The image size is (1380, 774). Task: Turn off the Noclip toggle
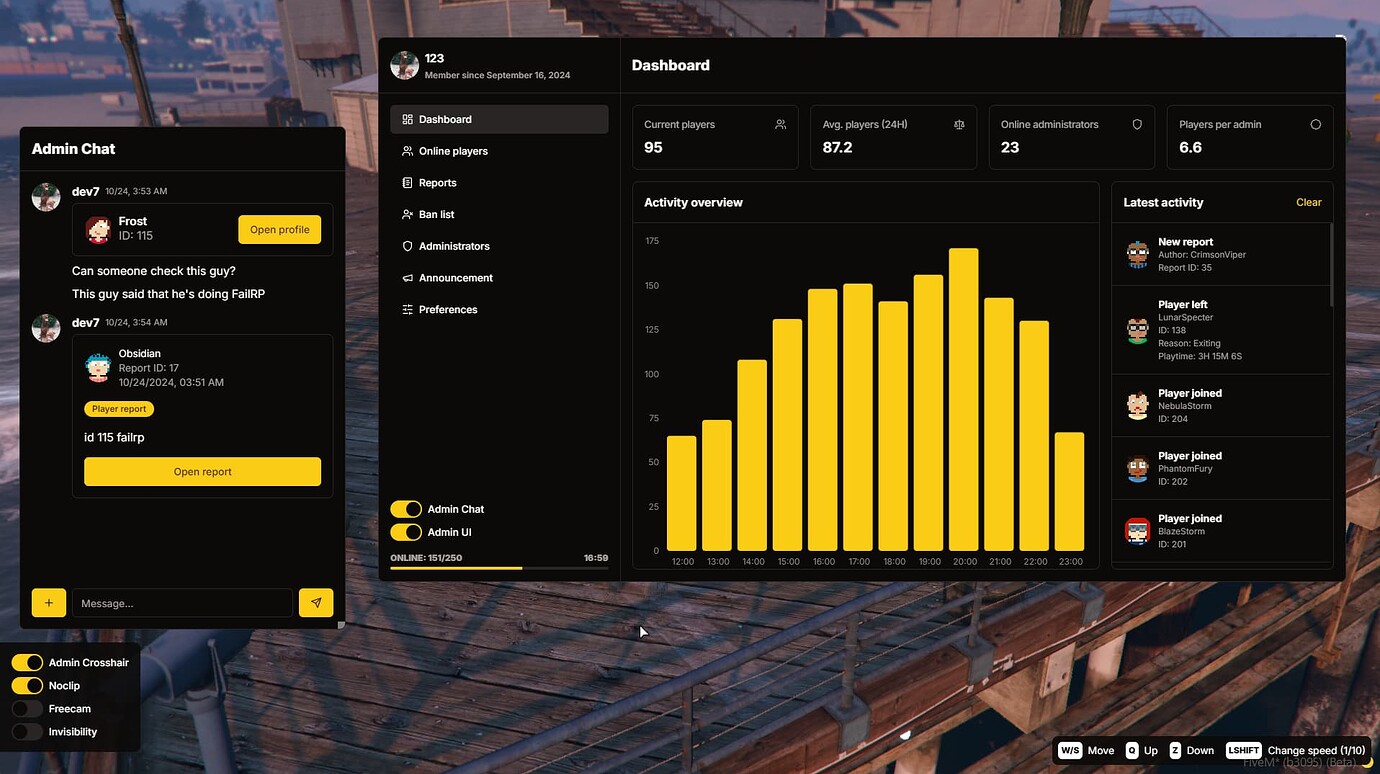tap(27, 685)
